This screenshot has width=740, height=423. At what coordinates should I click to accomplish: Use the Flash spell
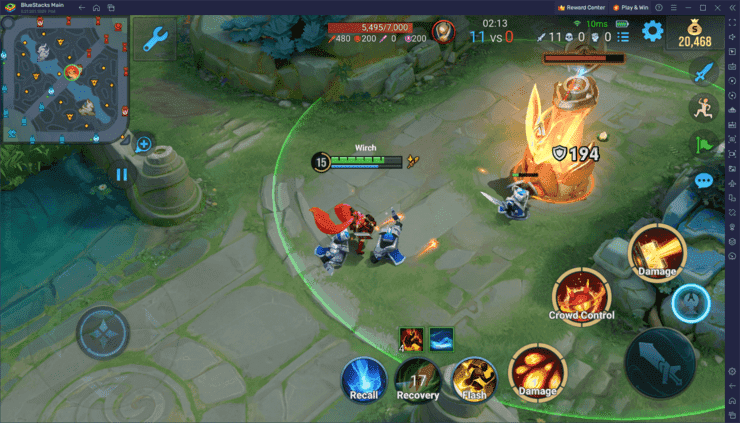pos(472,378)
